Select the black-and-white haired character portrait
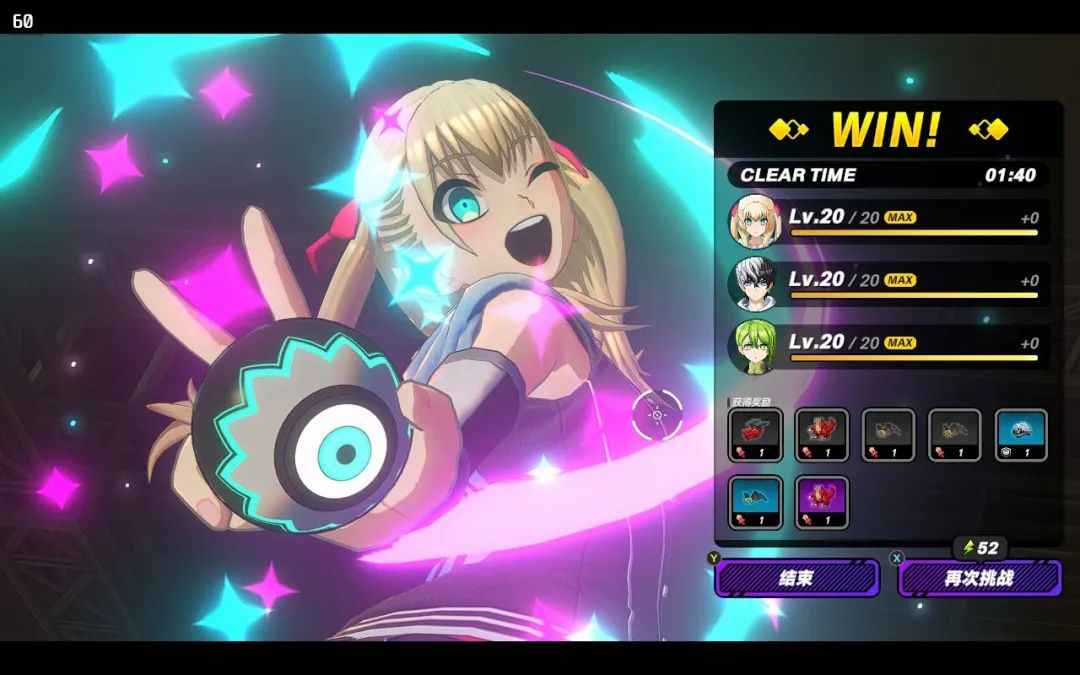Screen dimensions: 1080x675 753,284
